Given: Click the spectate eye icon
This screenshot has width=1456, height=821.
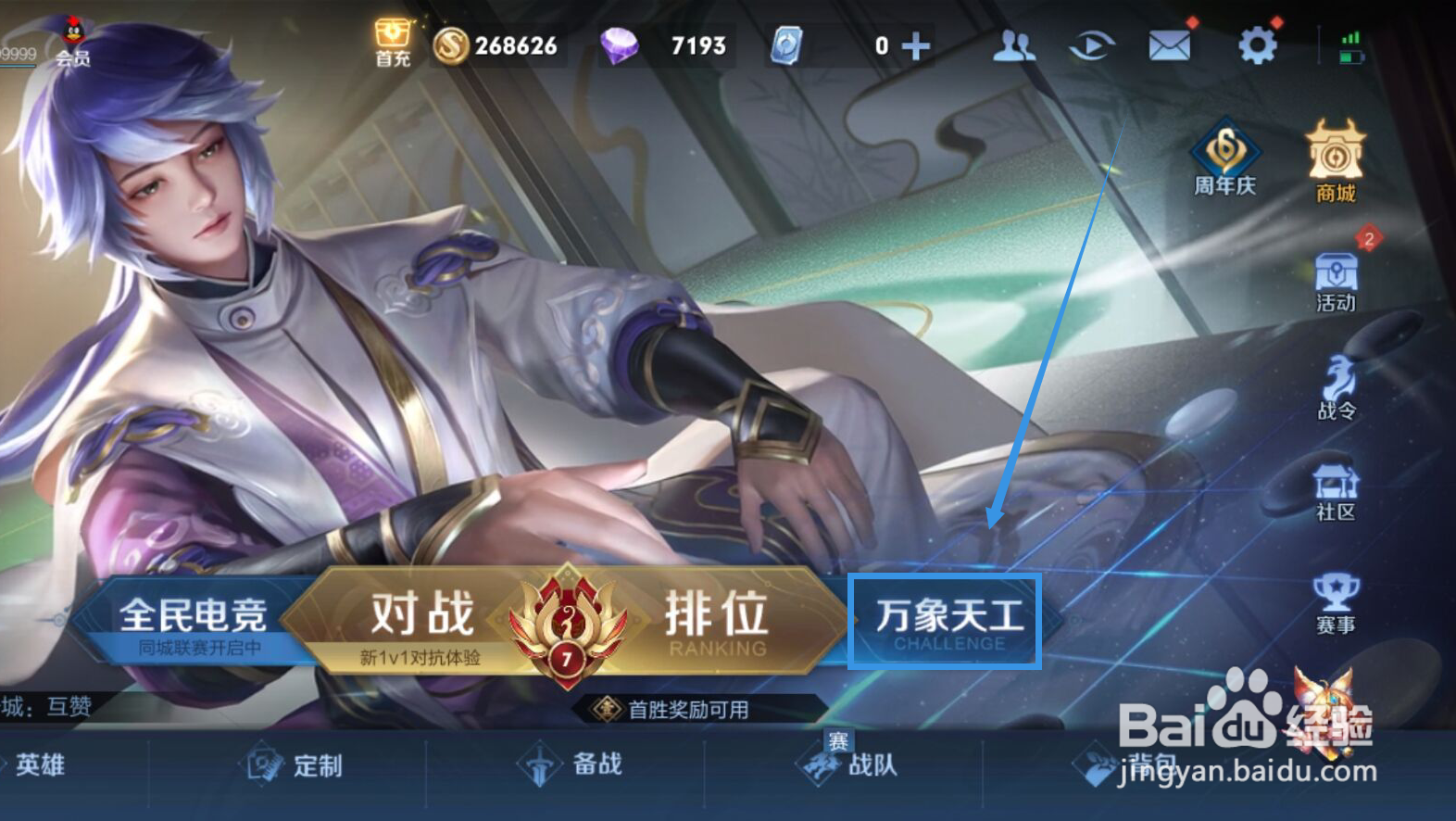Looking at the screenshot, I should 1091,44.
